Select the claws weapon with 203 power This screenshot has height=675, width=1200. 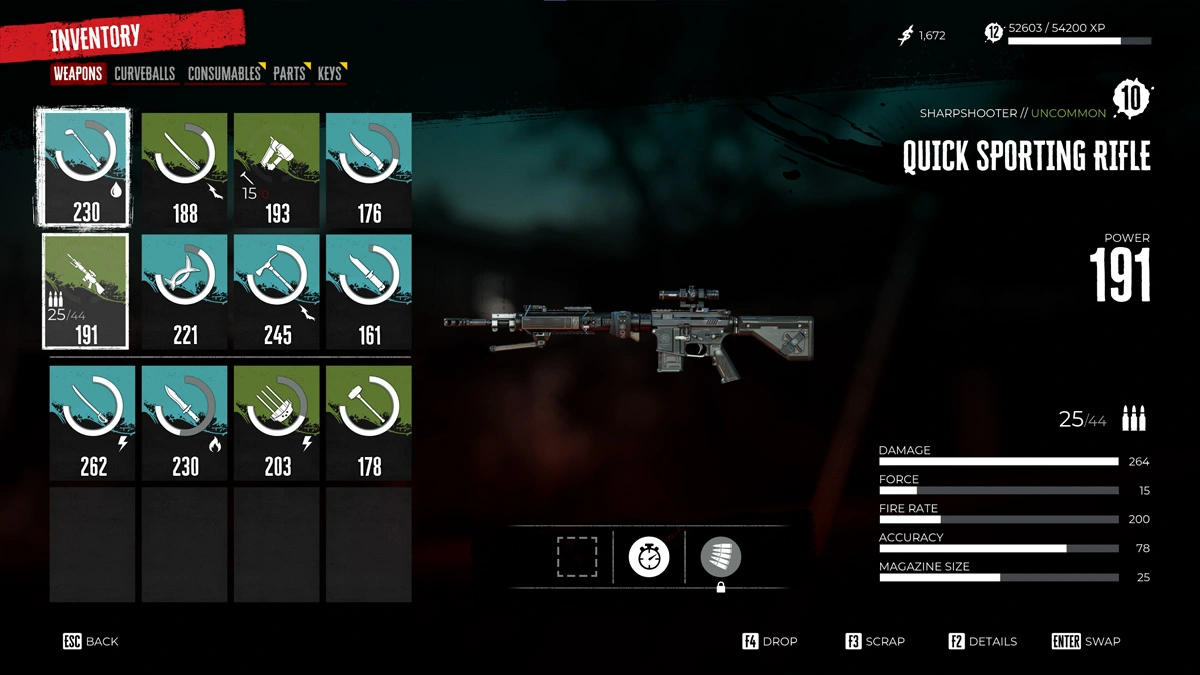277,422
